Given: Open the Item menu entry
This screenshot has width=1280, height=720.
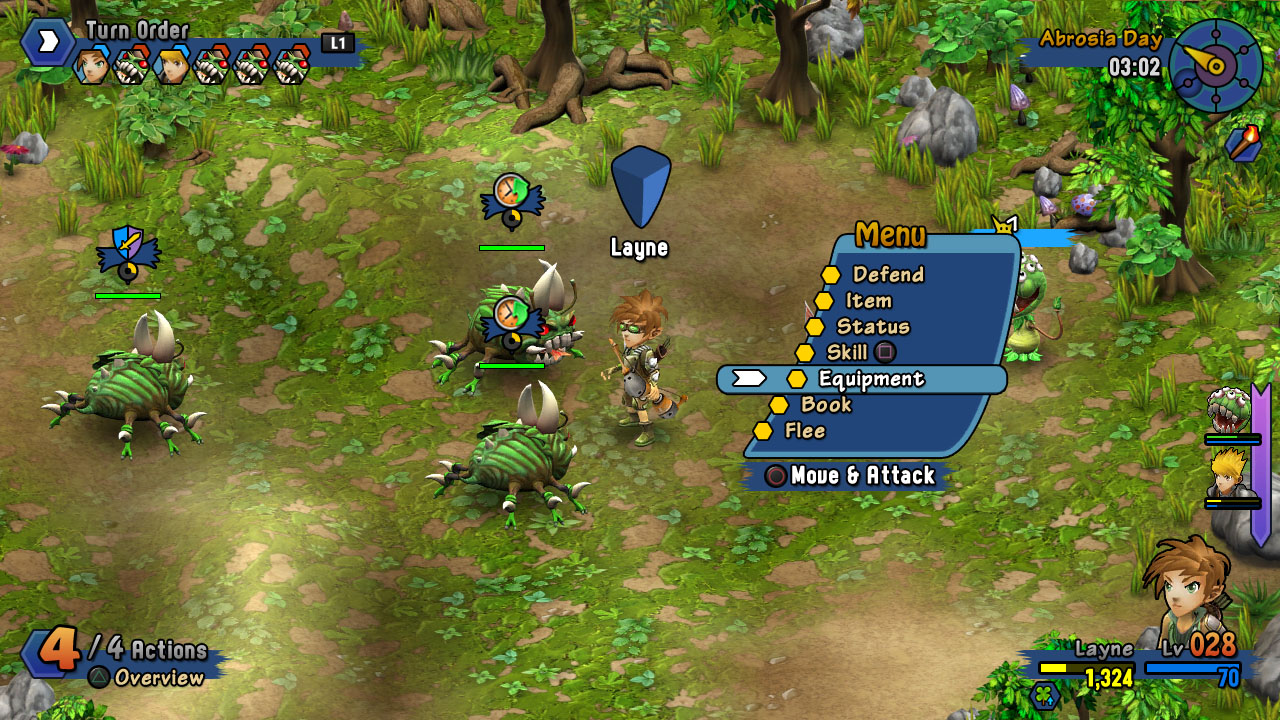Looking at the screenshot, I should pyautogui.click(x=867, y=301).
